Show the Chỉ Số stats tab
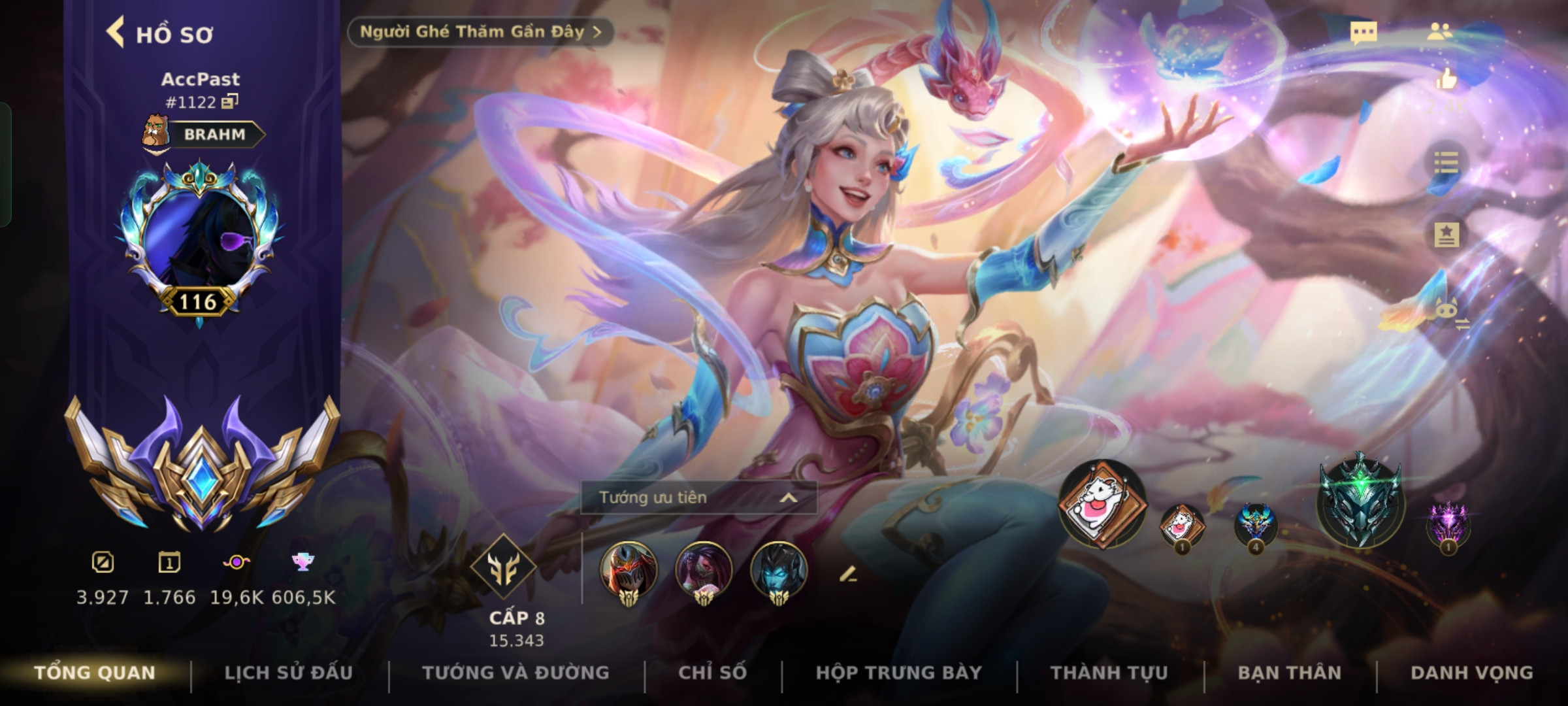This screenshot has width=1568, height=706. point(712,673)
